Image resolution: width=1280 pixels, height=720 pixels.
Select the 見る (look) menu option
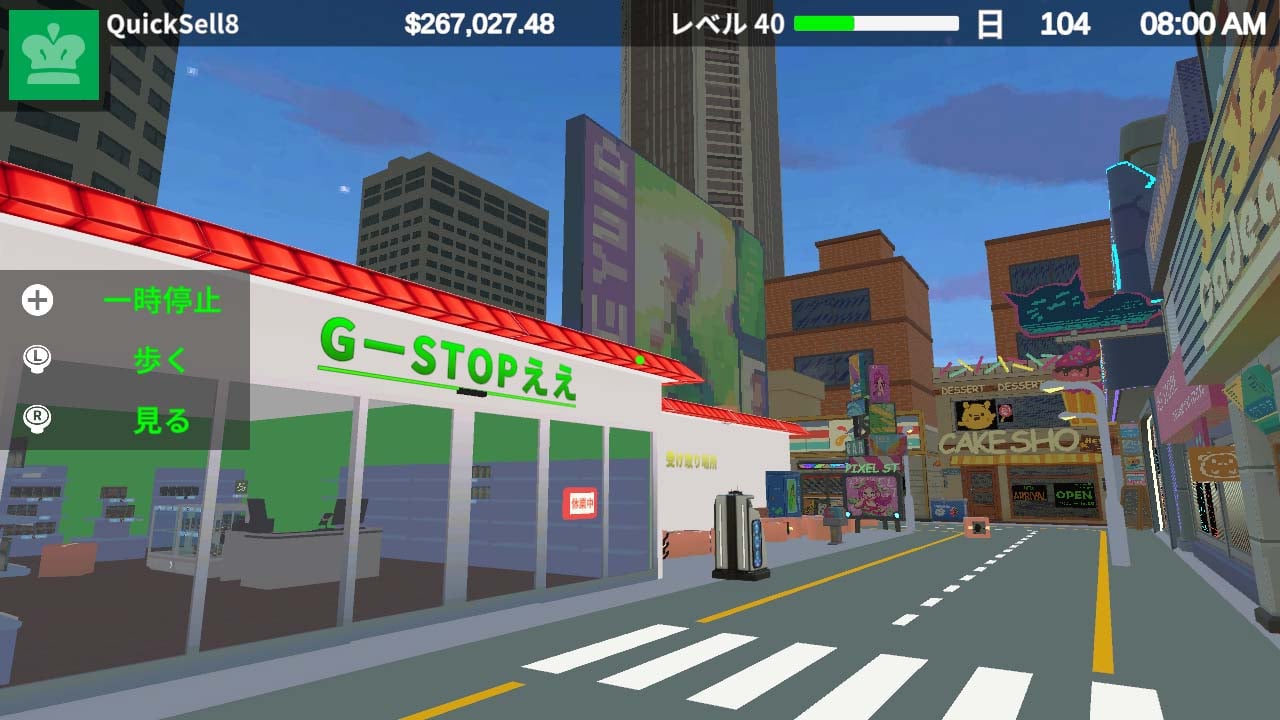[x=160, y=420]
